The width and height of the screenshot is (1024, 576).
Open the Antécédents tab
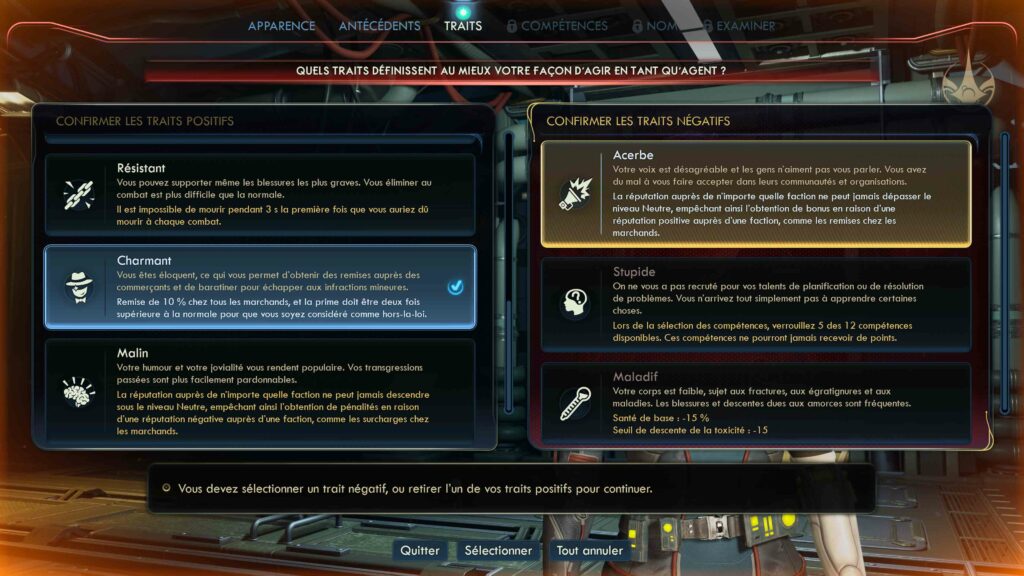(379, 26)
